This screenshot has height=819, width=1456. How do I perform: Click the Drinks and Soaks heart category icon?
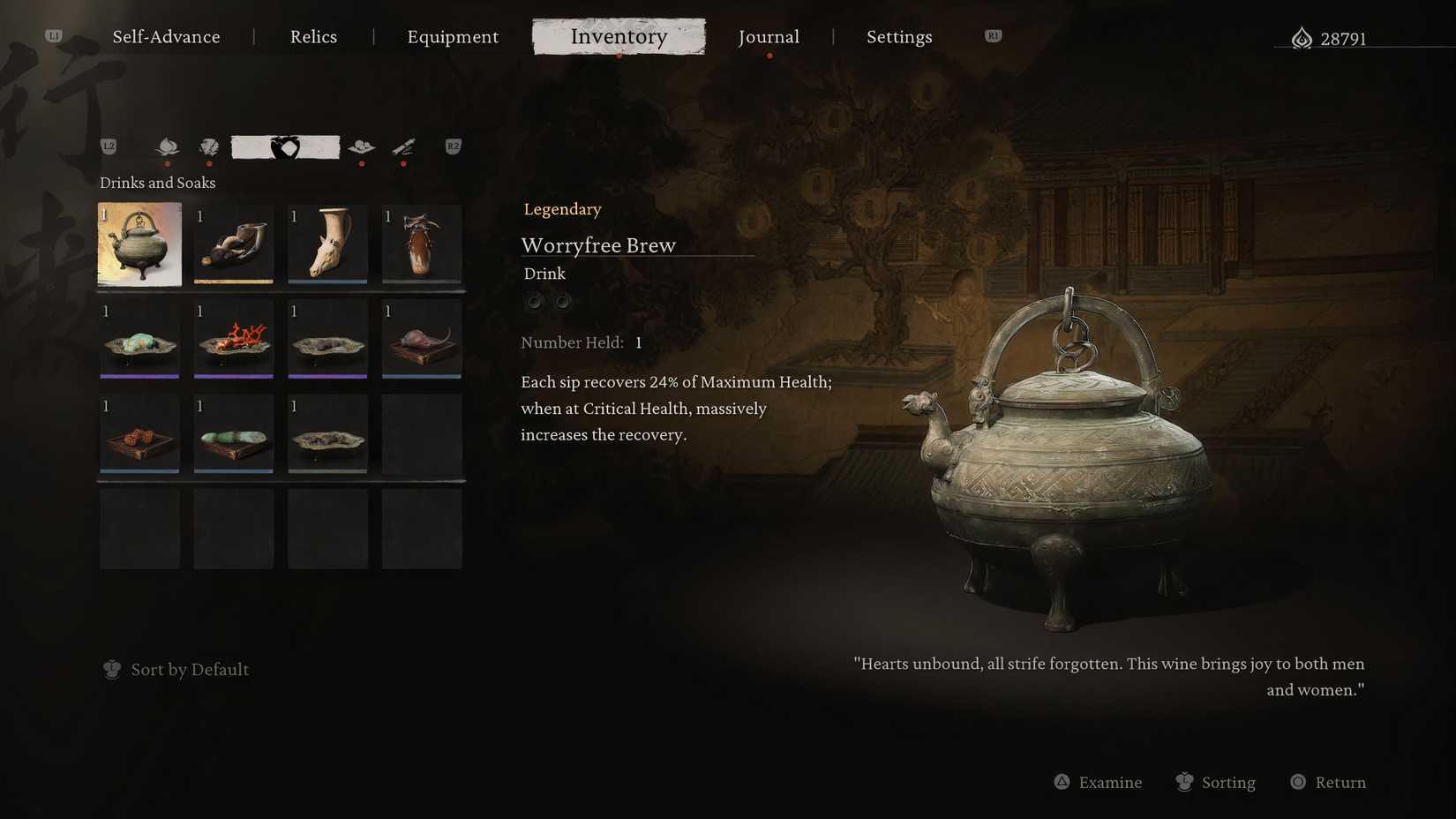click(284, 148)
